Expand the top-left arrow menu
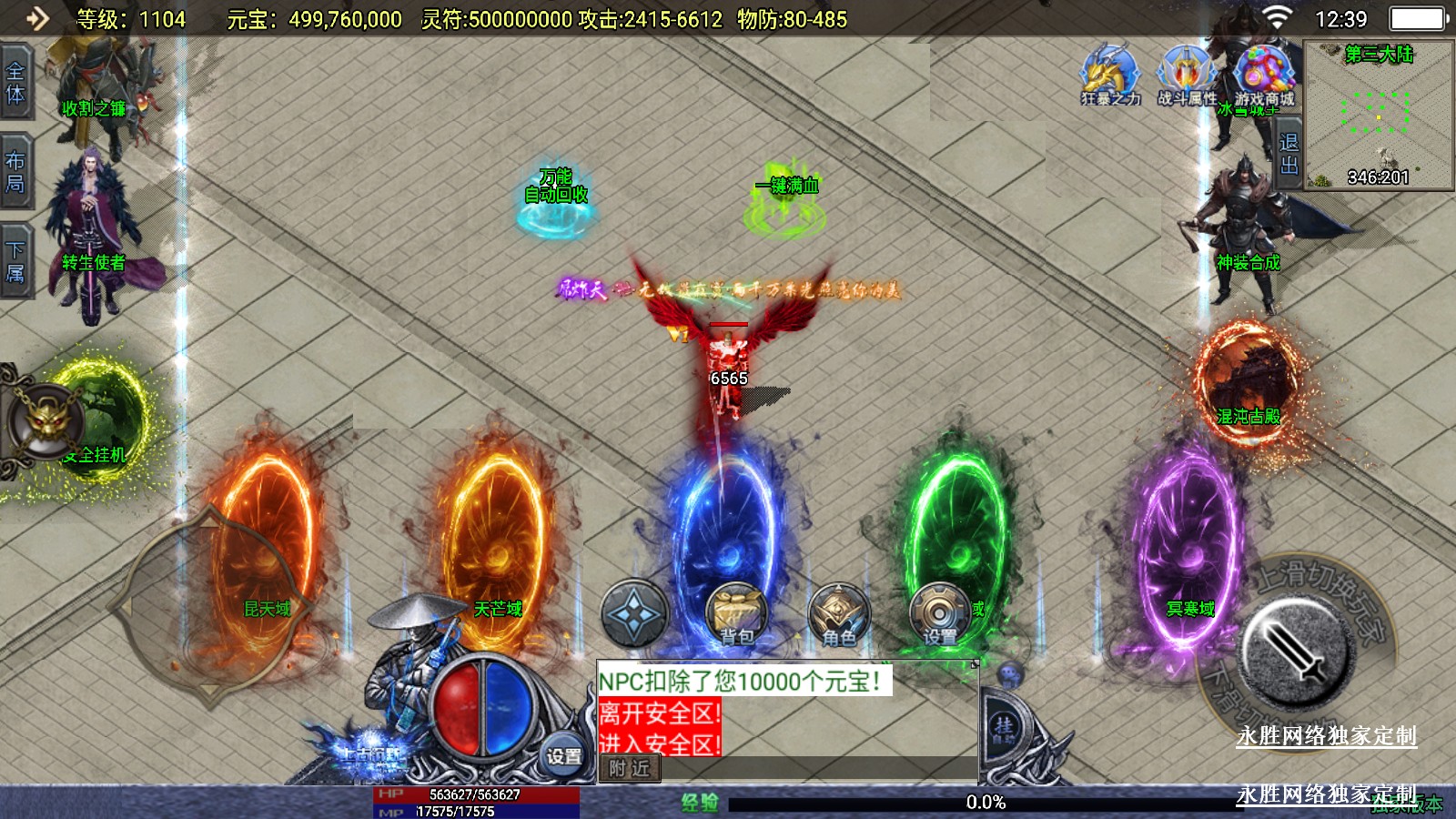 coord(37,18)
